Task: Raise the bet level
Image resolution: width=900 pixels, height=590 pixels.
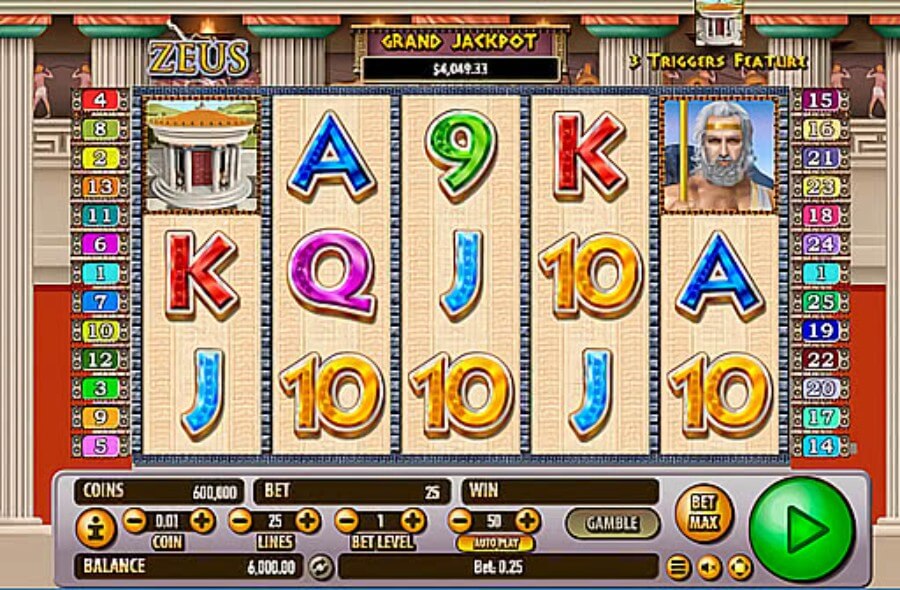Action: 413,521
